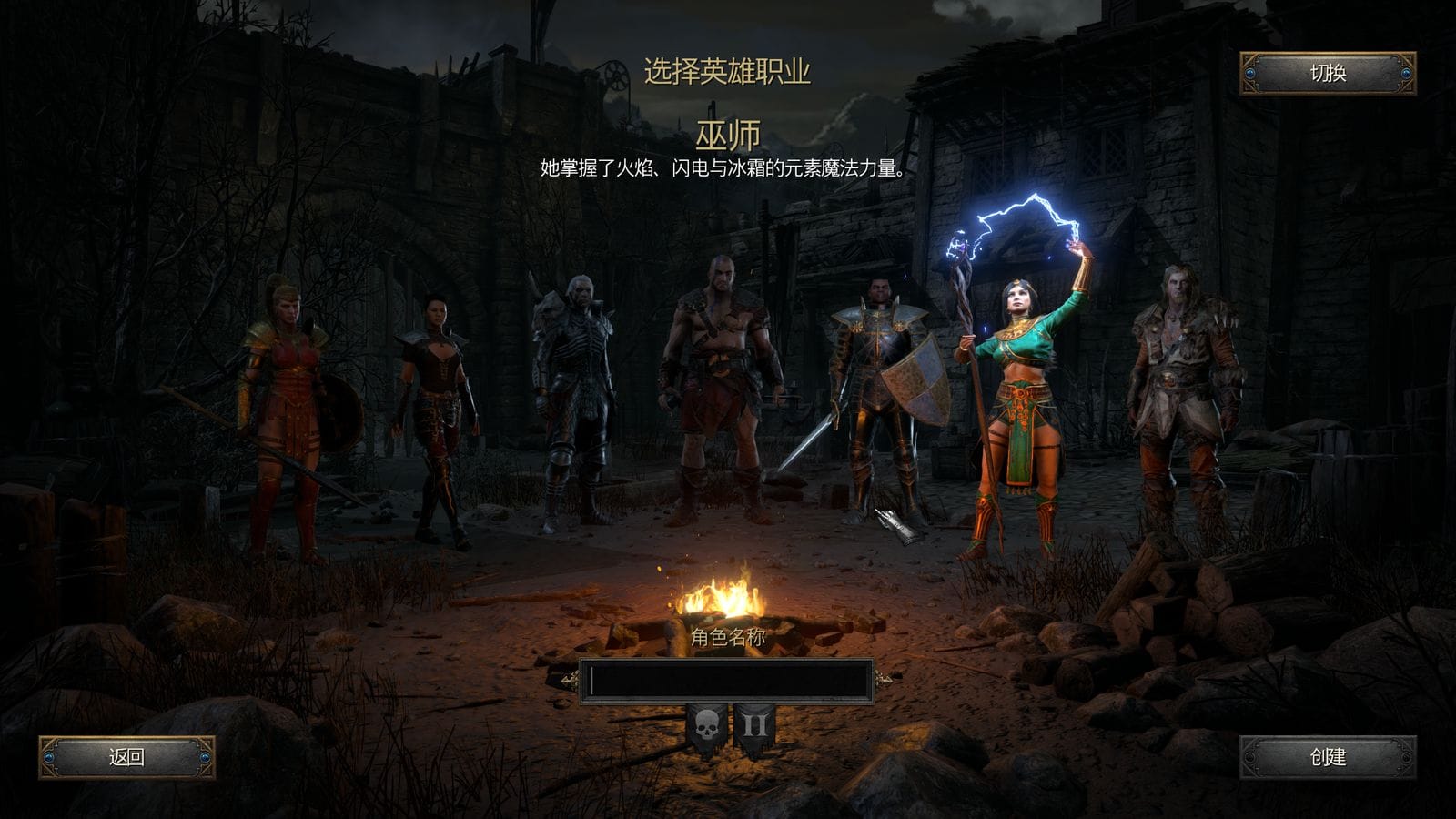1456x819 pixels.
Task: Toggle the skull hardcore mode banner
Action: [707, 728]
